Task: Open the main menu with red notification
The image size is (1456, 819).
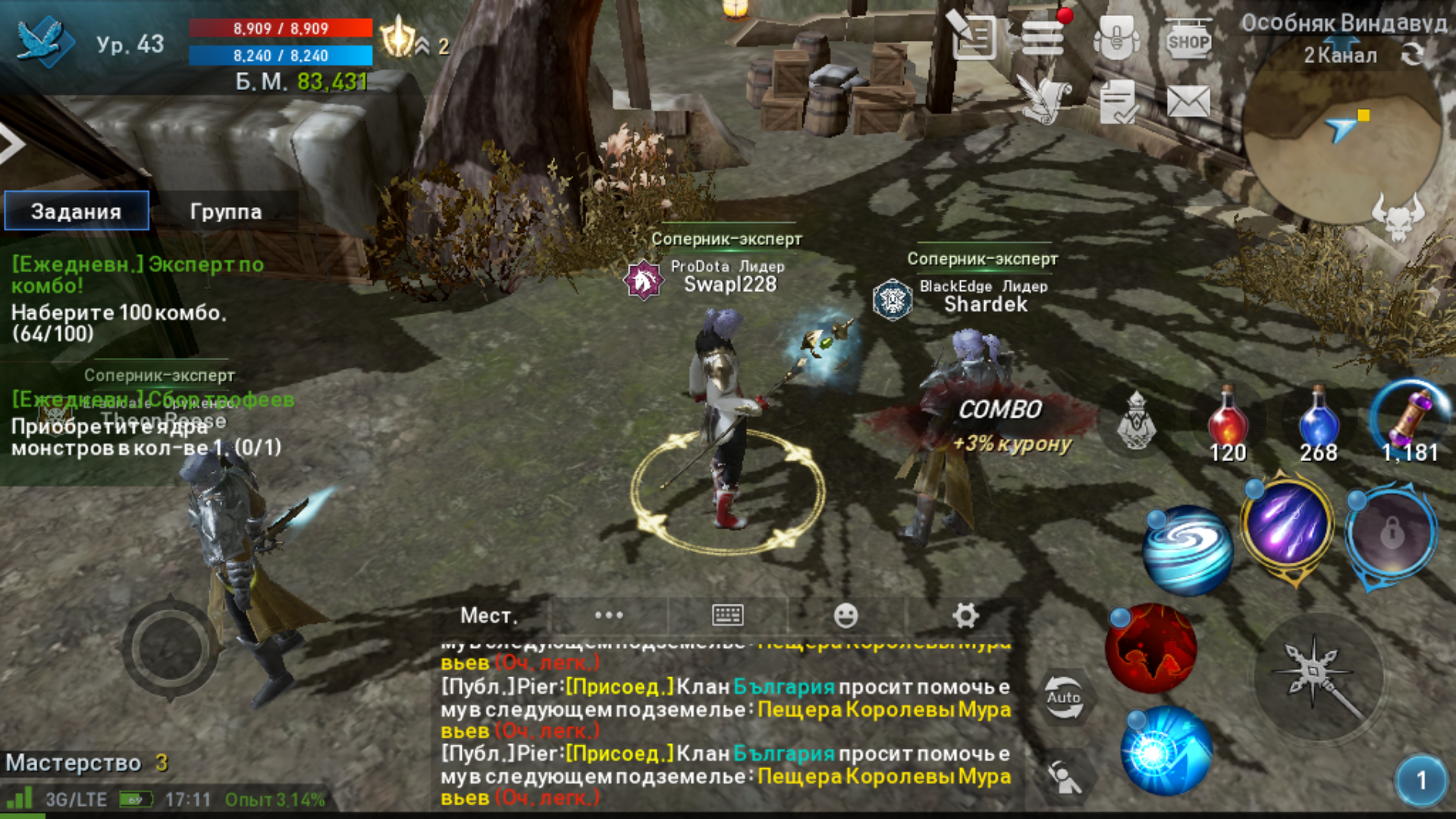Action: point(1043,38)
